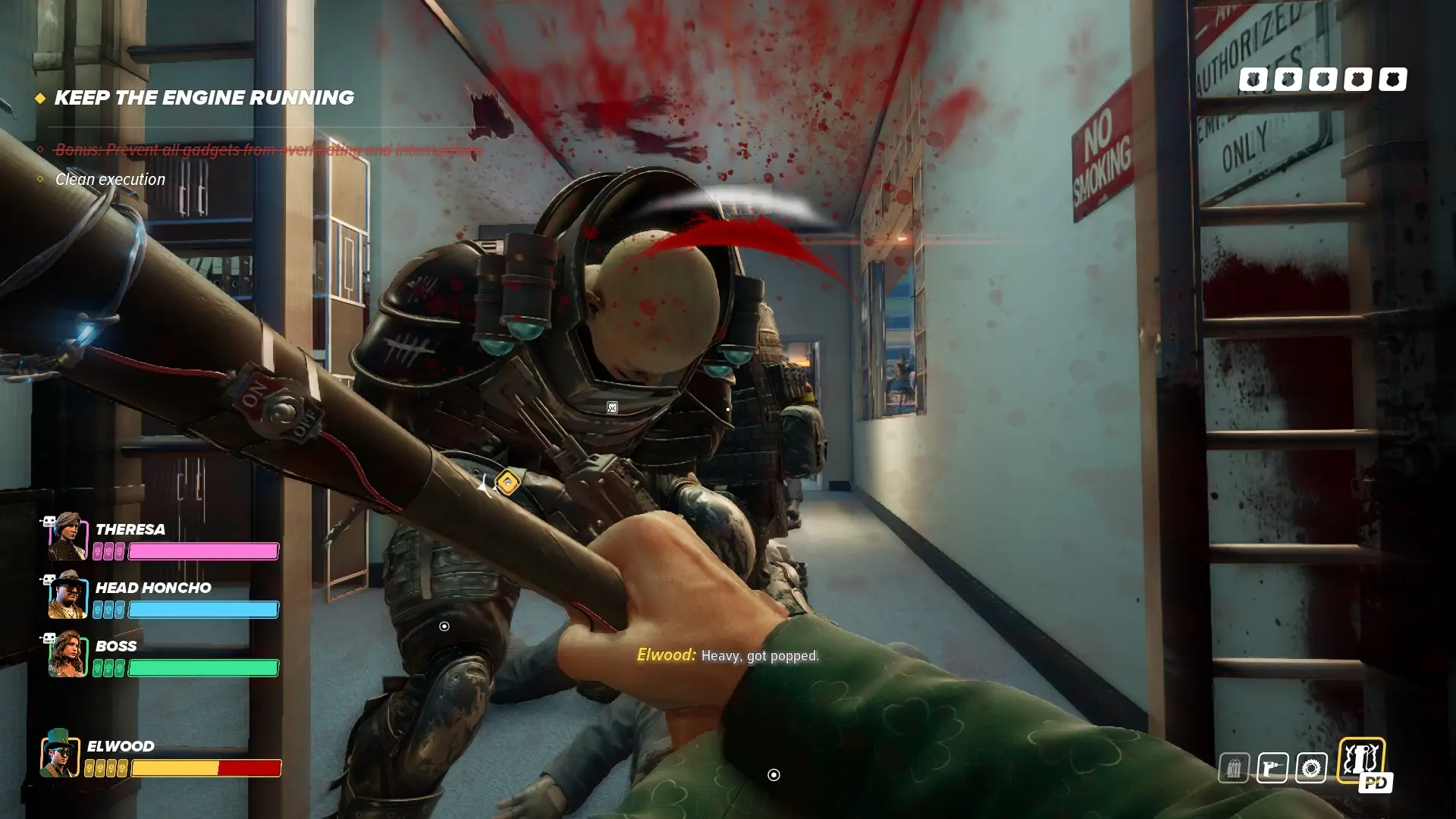The width and height of the screenshot is (1456, 819).
Task: Choose the power drill gadget slot
Action: pos(1272,768)
